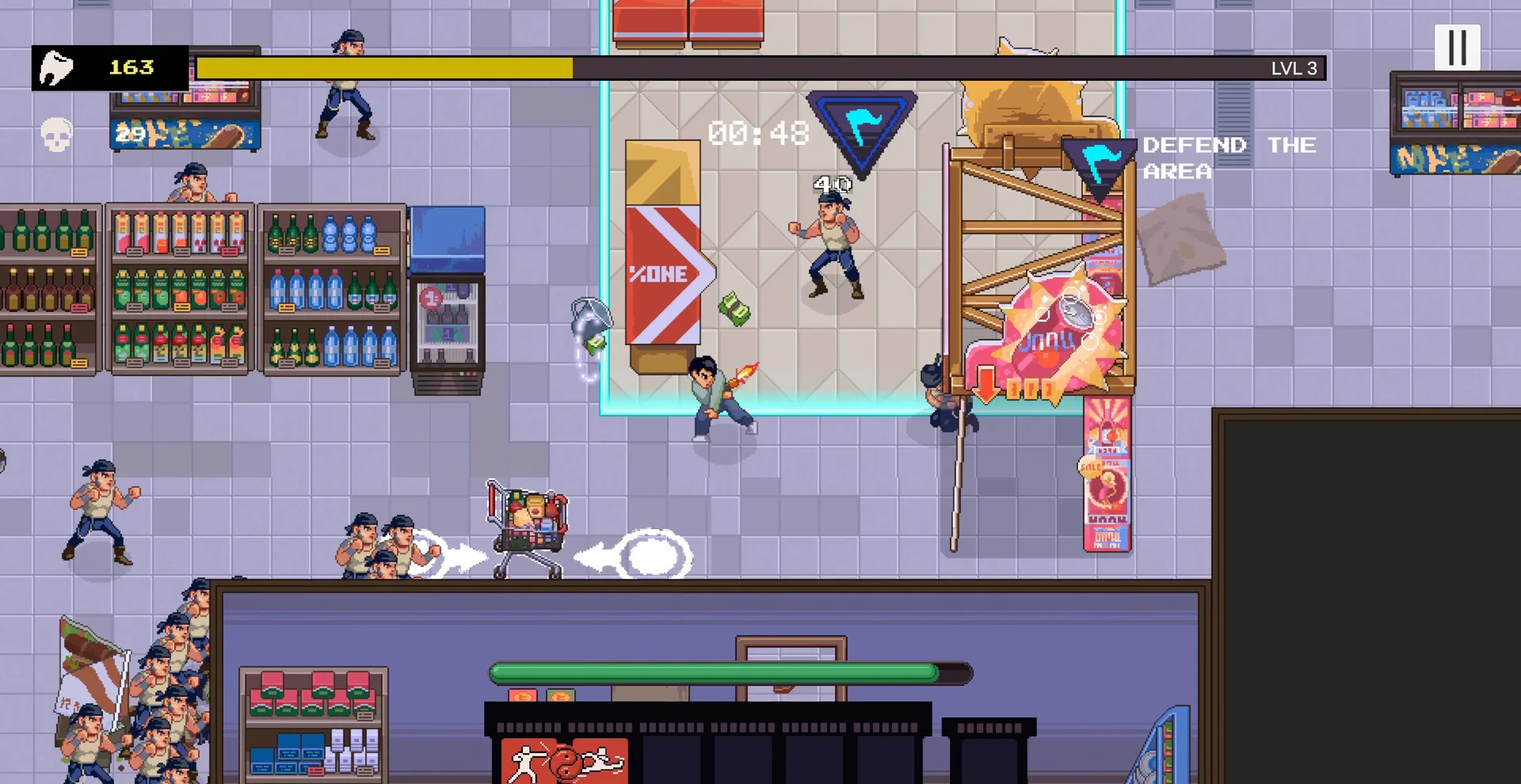The height and width of the screenshot is (784, 1521).
Task: Select the tooth currency icon
Action: (x=58, y=67)
